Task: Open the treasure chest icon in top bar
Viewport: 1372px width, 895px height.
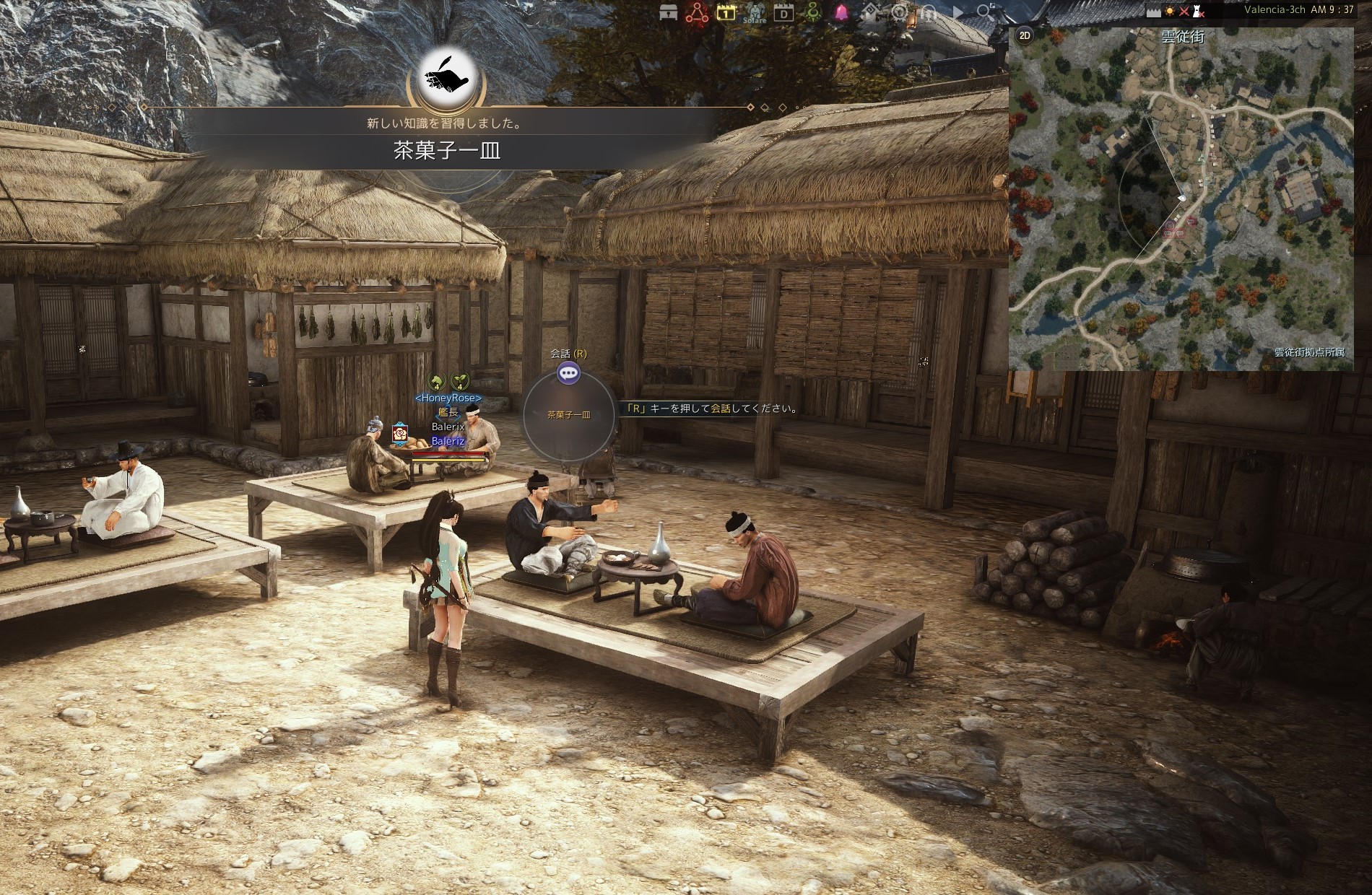Action: 669,12
